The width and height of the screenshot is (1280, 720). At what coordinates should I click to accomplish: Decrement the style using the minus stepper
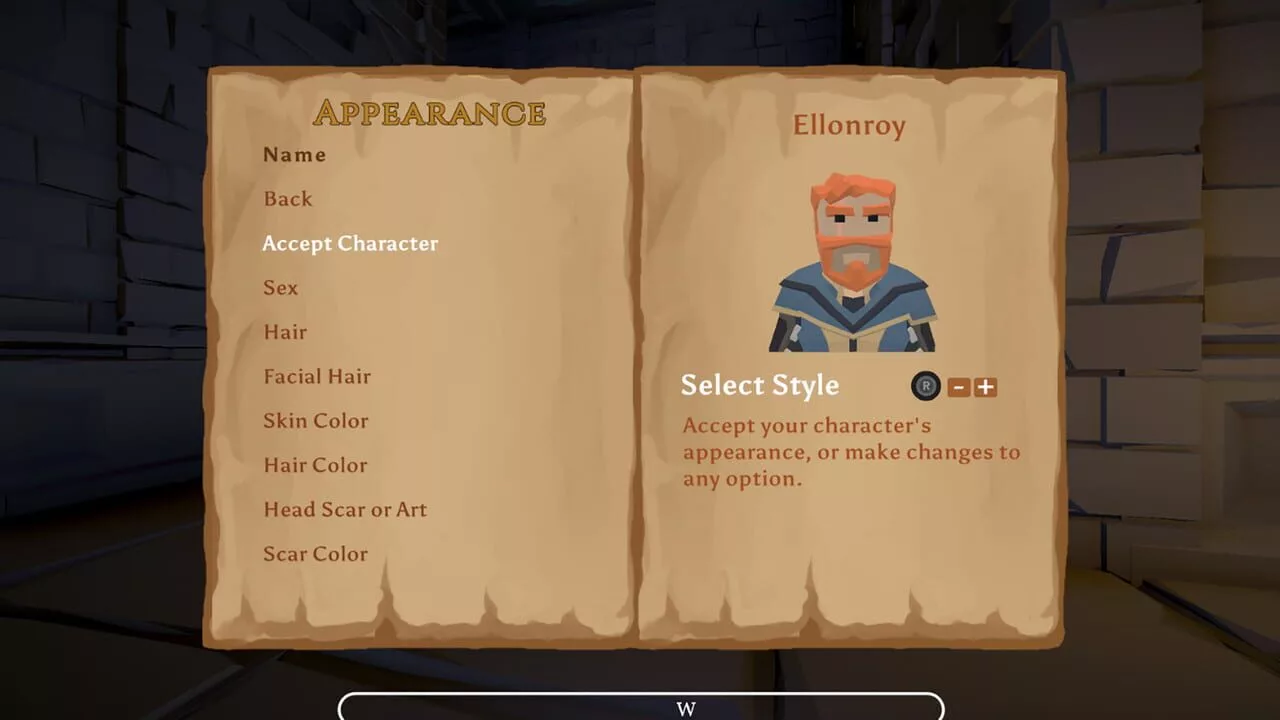tap(958, 387)
